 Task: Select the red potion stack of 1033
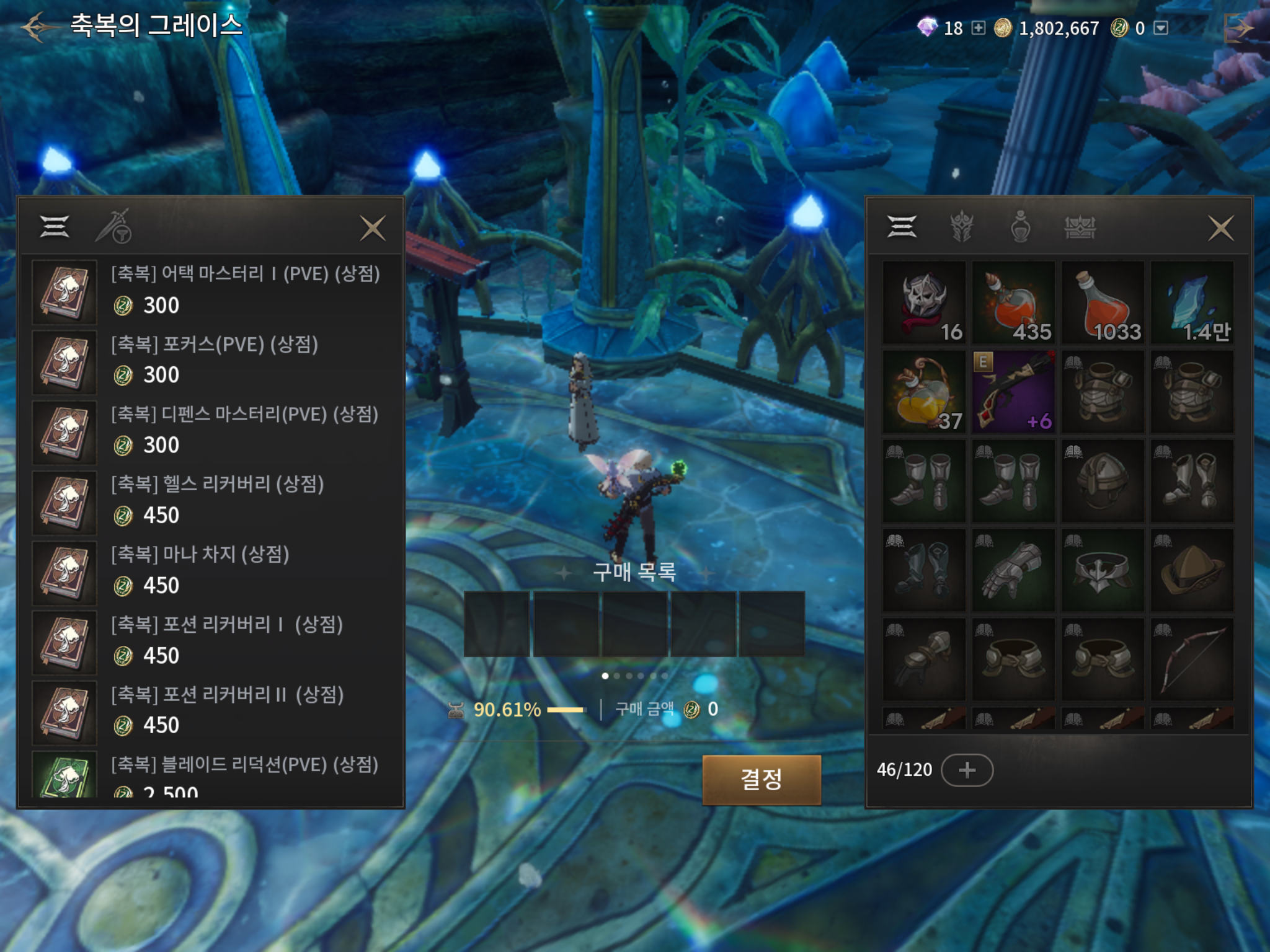pyautogui.click(x=1103, y=302)
